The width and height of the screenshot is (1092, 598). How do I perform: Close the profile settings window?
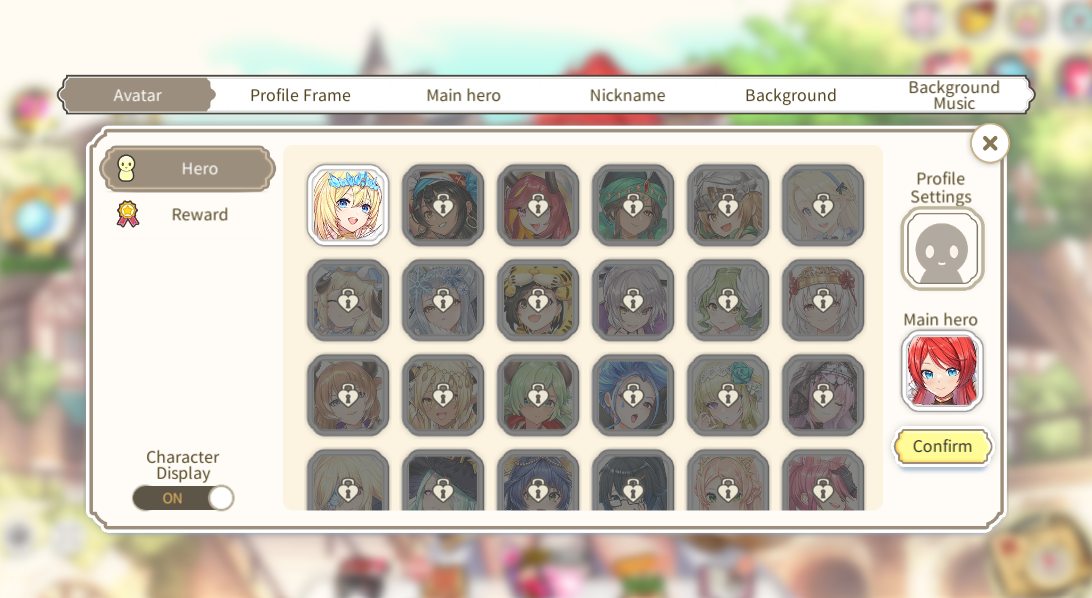click(x=989, y=143)
